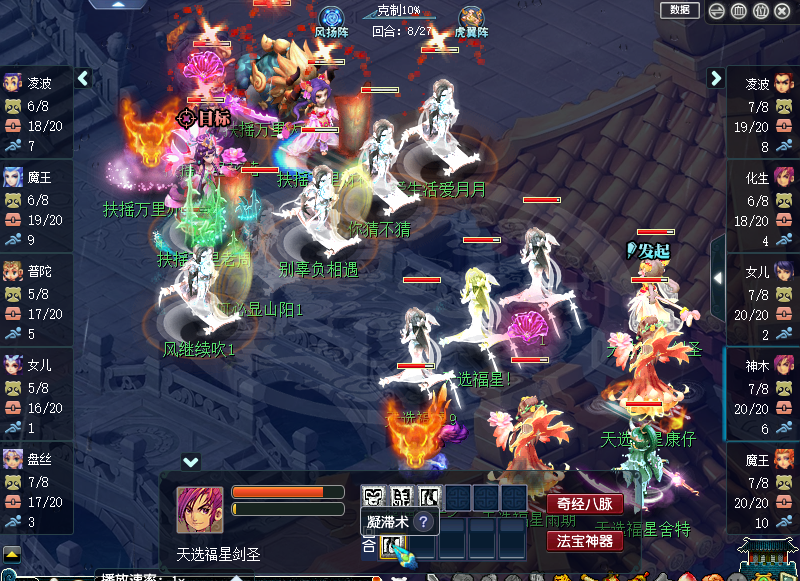Toggle the 位 position display button
This screenshot has width=800, height=581.
click(x=760, y=11)
